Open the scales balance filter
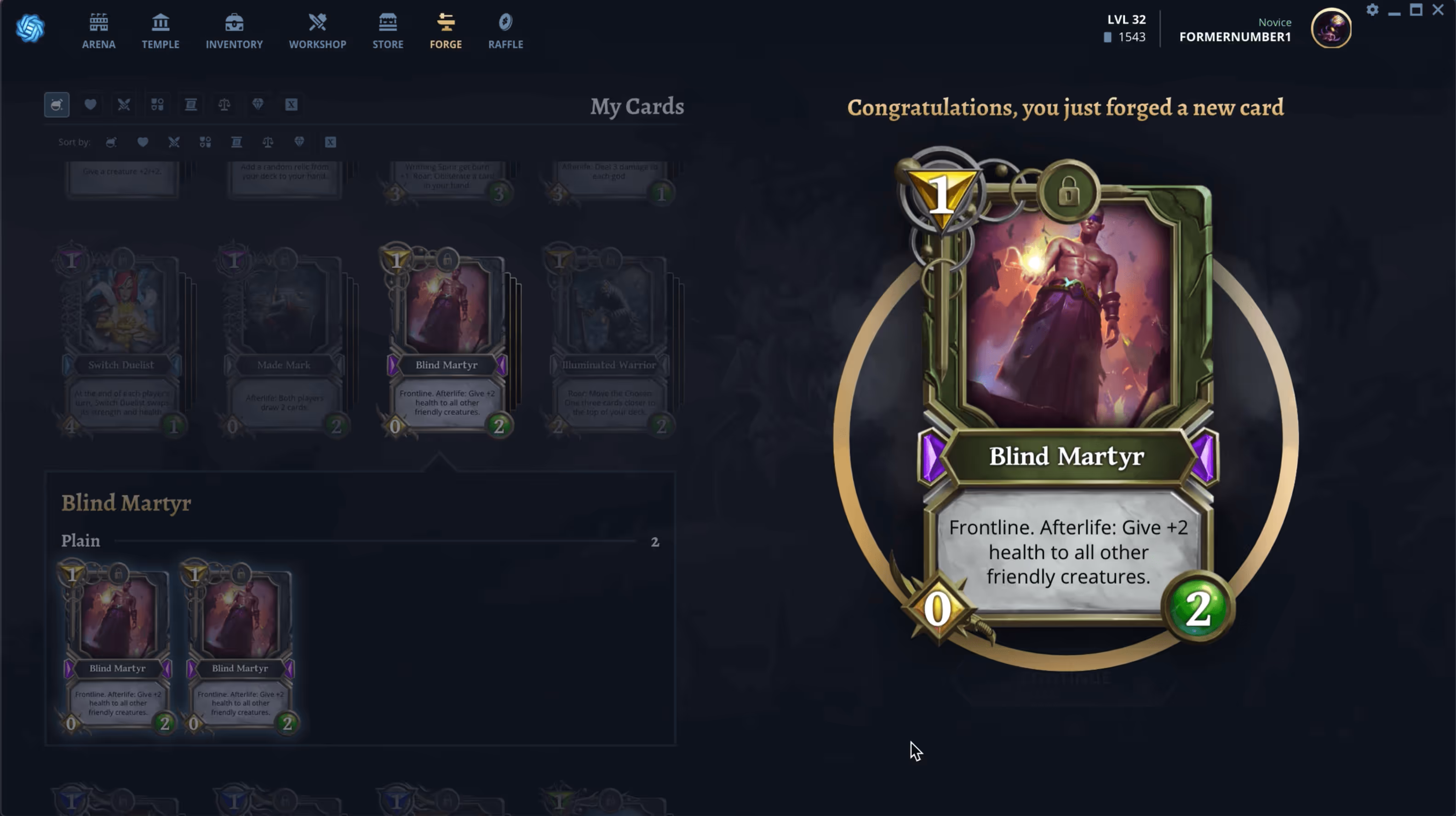The height and width of the screenshot is (816, 1456). 224,104
